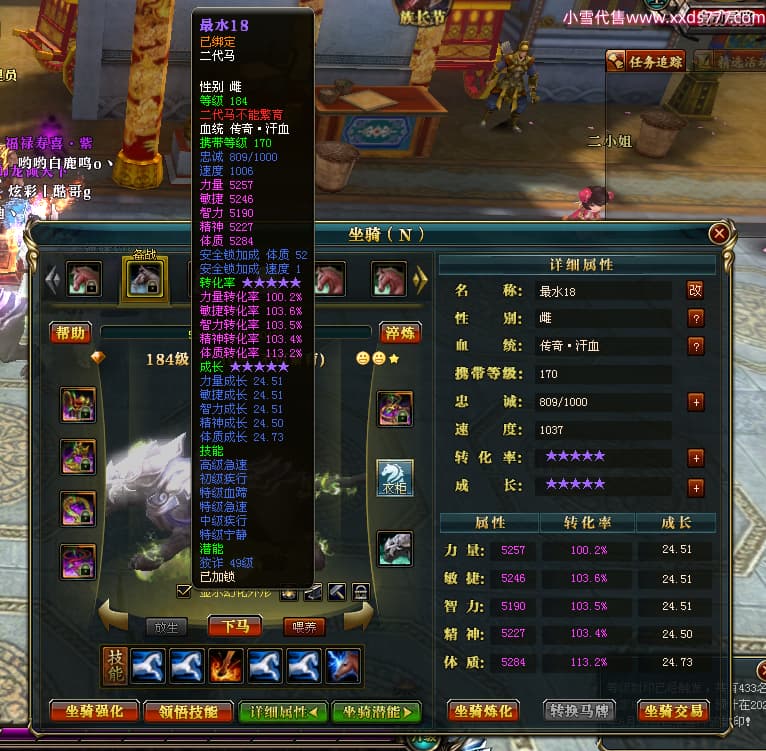Viewport: 766px width, 751px height.
Task: Open the 坐骑潜能 mount potential panel
Action: point(377,712)
